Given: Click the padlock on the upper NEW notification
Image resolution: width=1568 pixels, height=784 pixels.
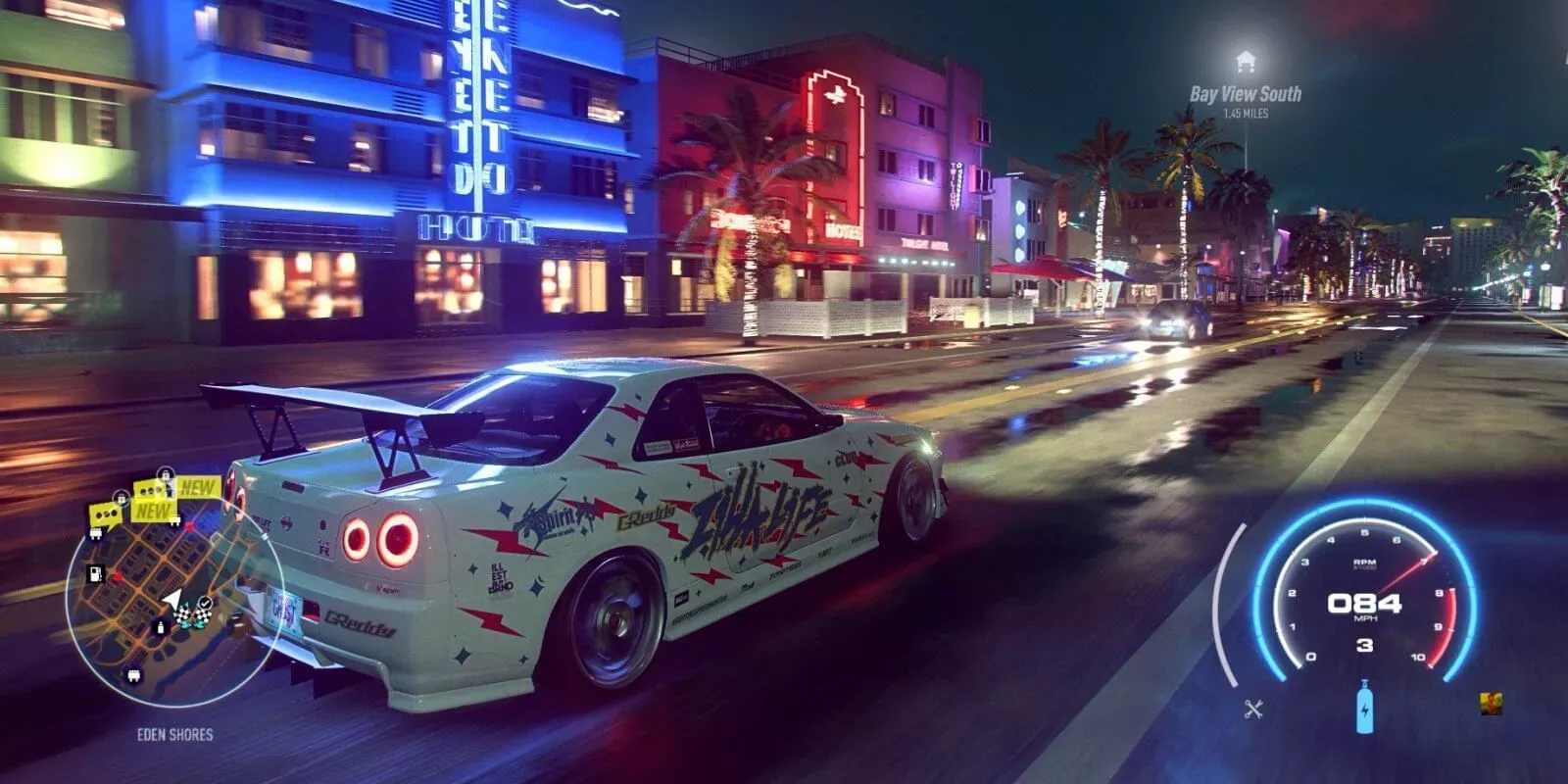Looking at the screenshot, I should (x=165, y=472).
